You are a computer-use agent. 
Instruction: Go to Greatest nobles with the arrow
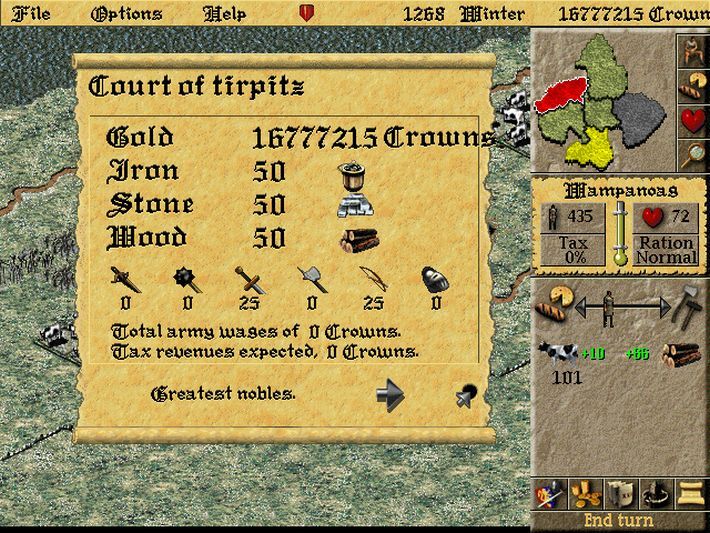(x=390, y=394)
